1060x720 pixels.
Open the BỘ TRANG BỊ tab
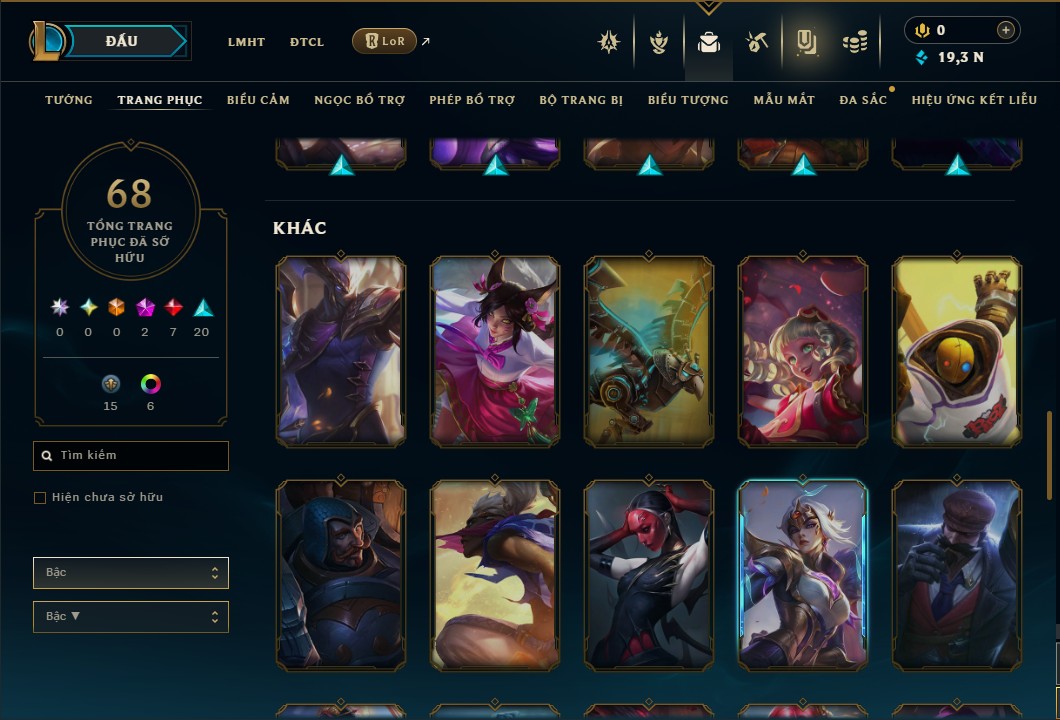[x=581, y=100]
